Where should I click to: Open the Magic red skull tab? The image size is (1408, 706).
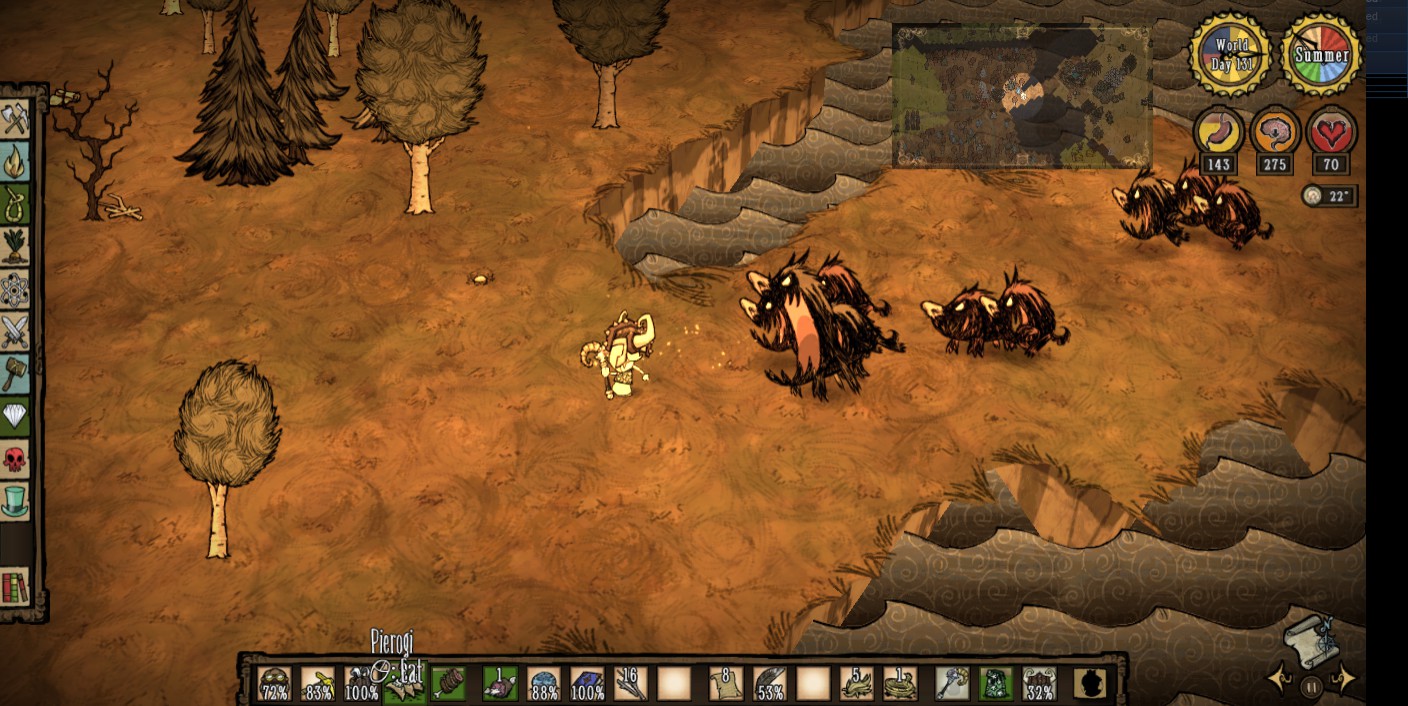pos(15,458)
